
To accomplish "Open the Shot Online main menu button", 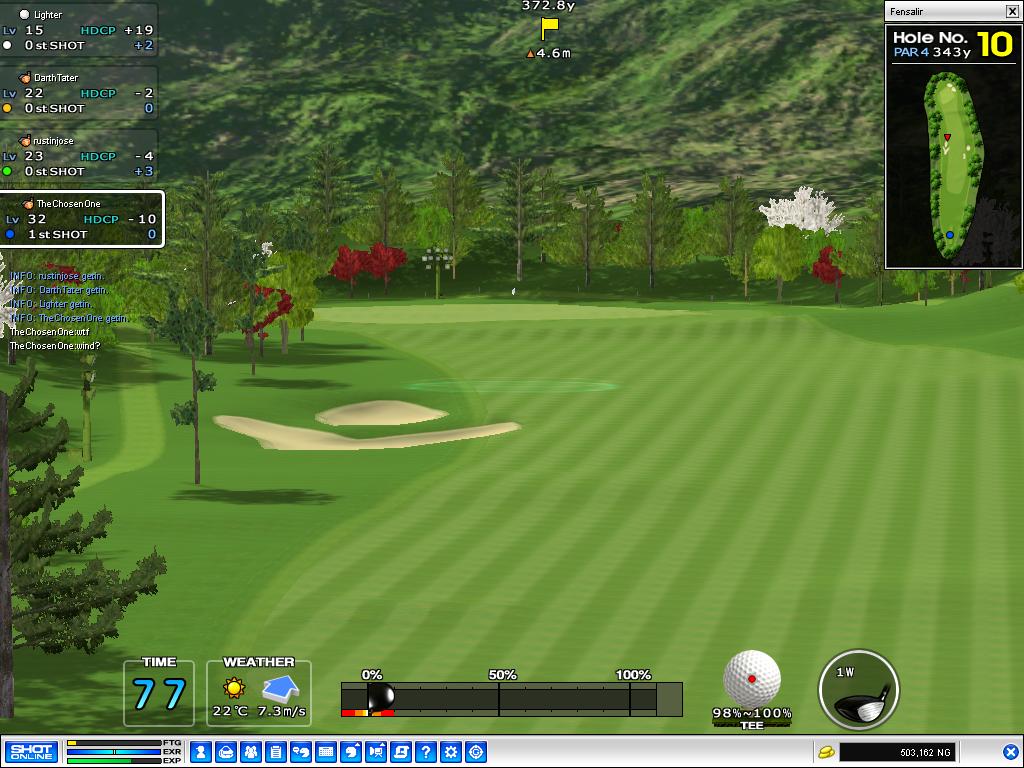I will click(x=31, y=752).
